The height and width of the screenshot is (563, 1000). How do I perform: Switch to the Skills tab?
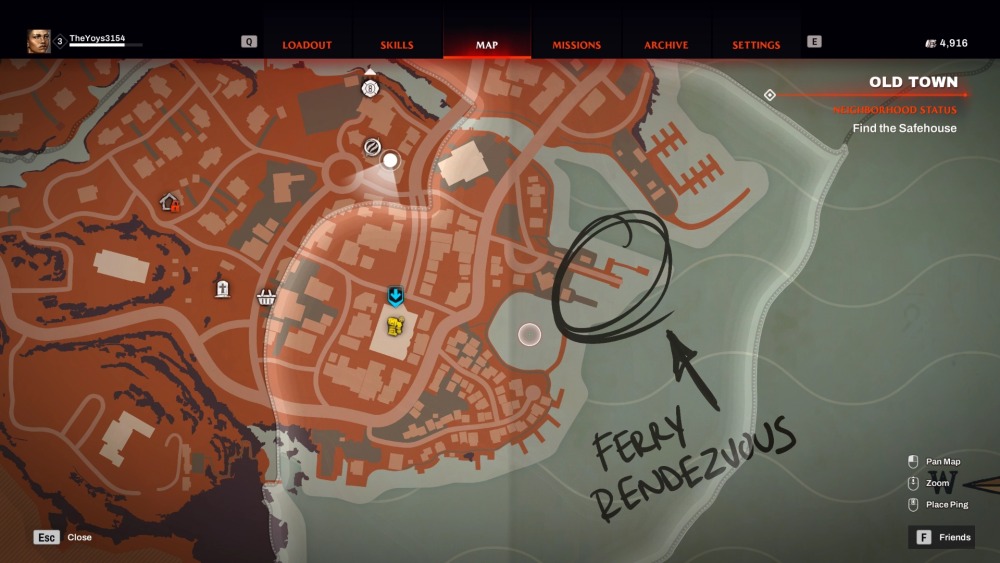tap(397, 45)
